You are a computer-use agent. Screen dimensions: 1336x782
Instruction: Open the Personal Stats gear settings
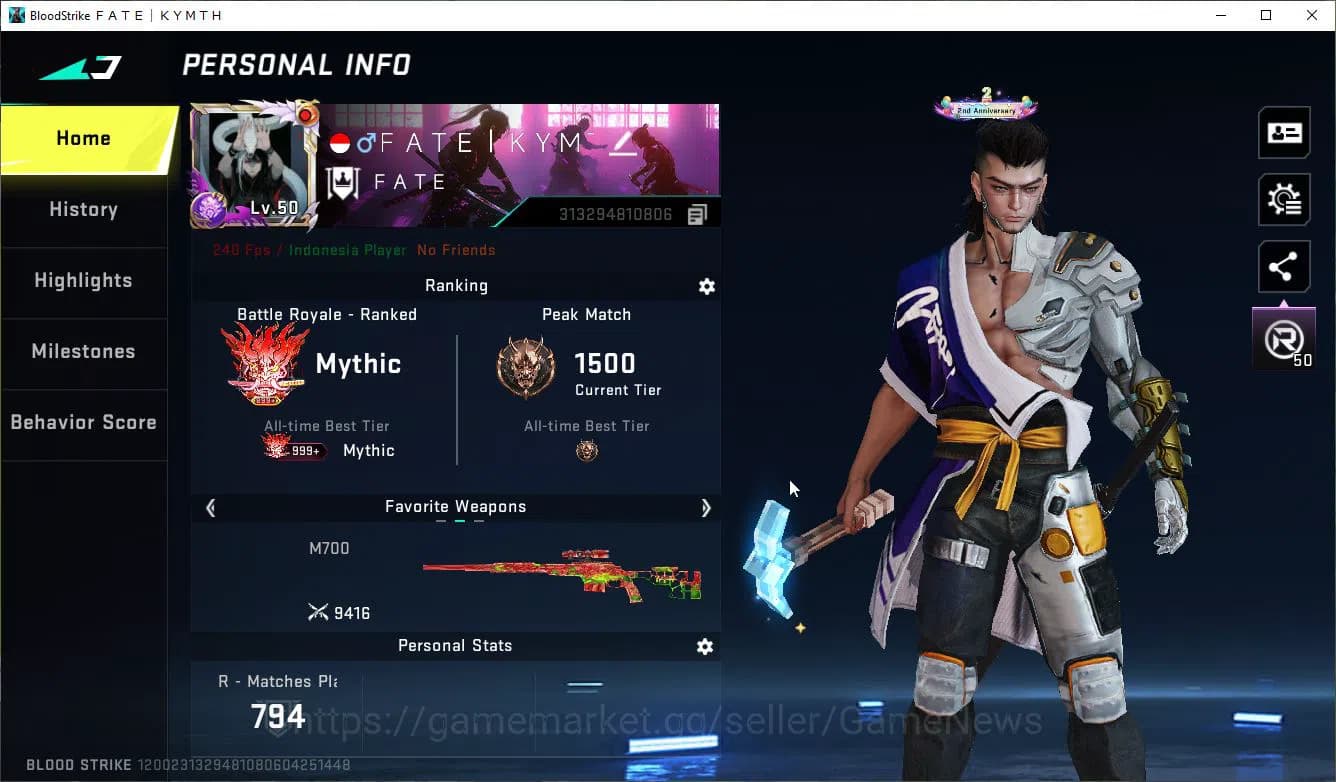click(705, 646)
